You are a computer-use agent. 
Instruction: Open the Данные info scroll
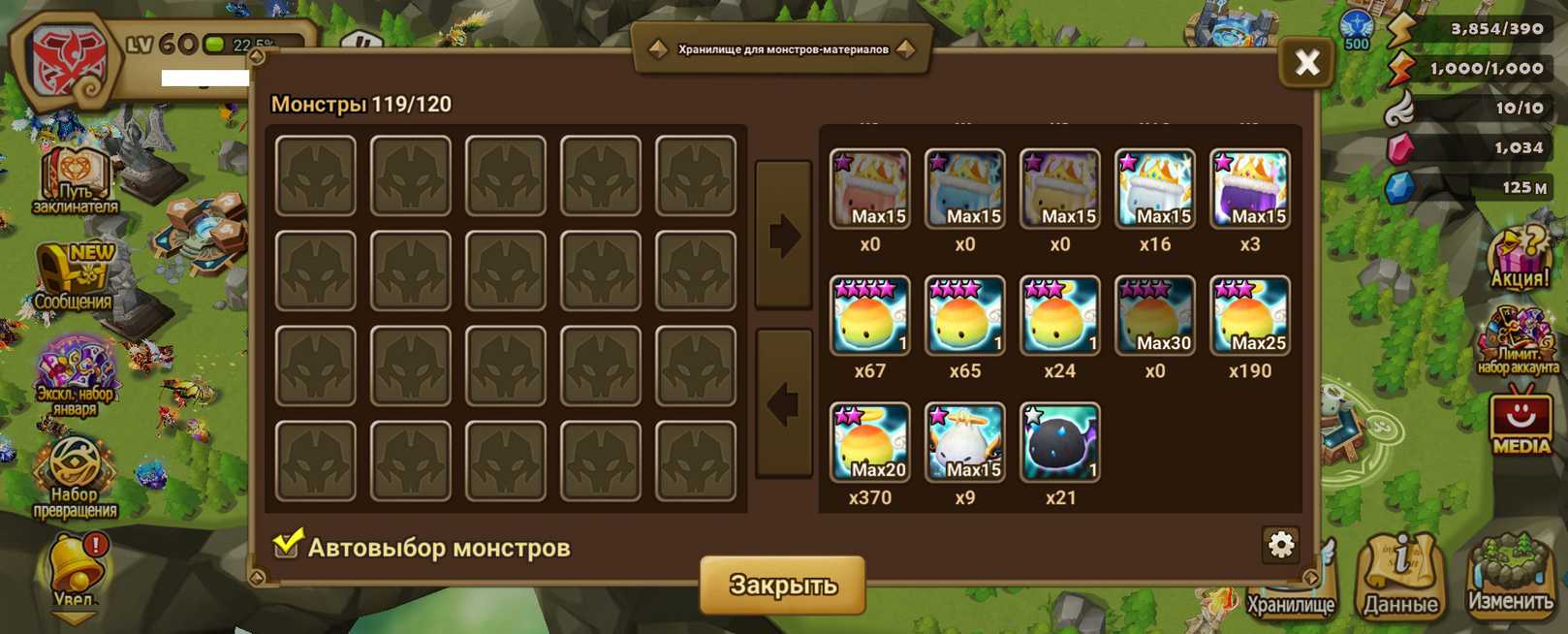(1400, 575)
